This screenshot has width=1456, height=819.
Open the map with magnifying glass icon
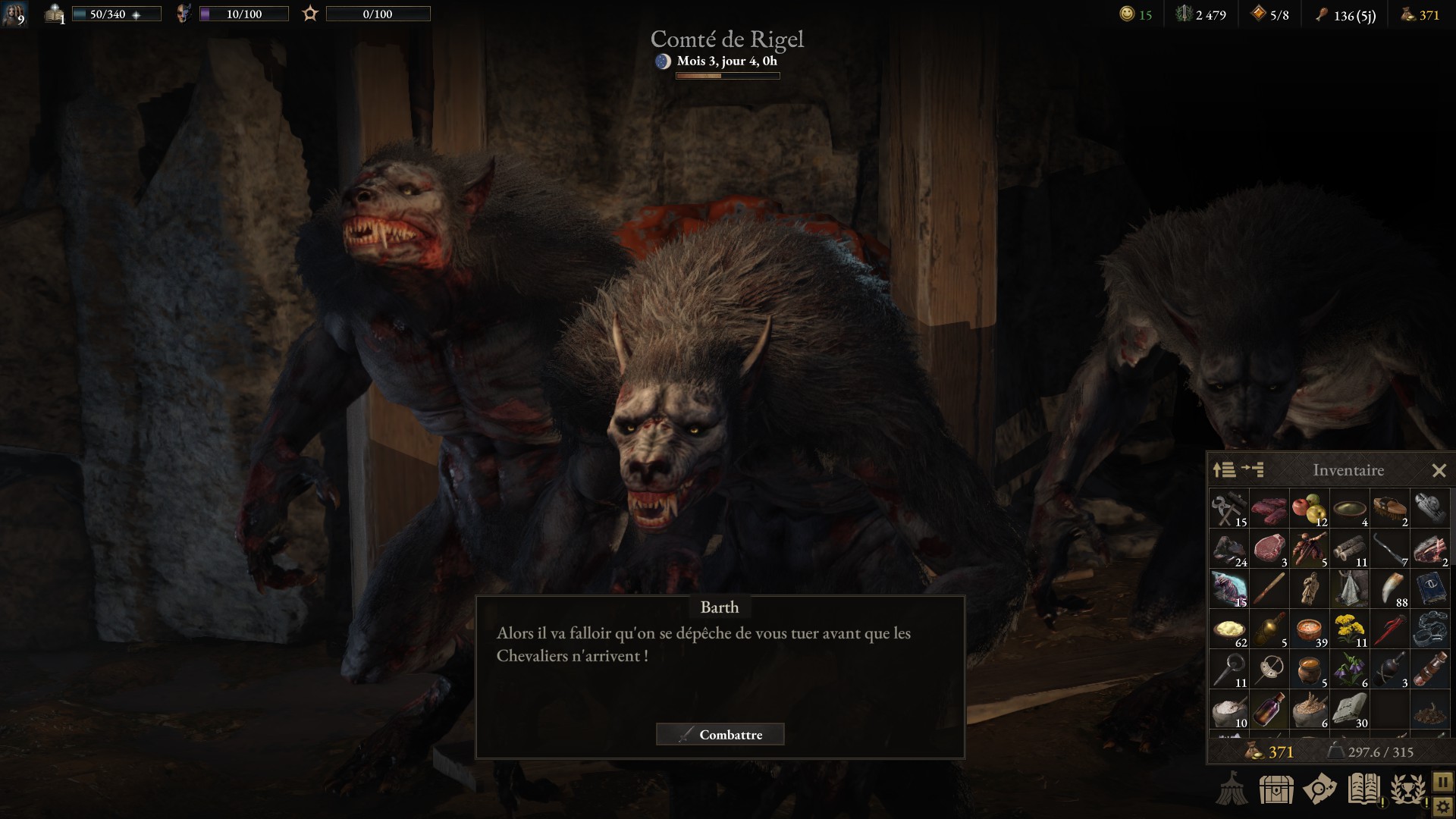(1319, 789)
